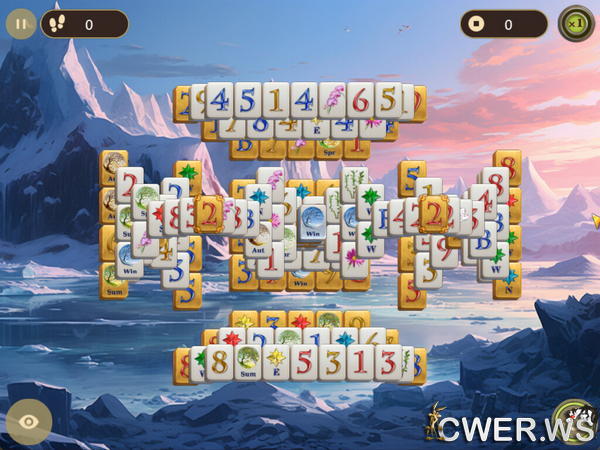Choose the yellow star E tile in the bottom row
600x450 pixels.
pos(276,362)
